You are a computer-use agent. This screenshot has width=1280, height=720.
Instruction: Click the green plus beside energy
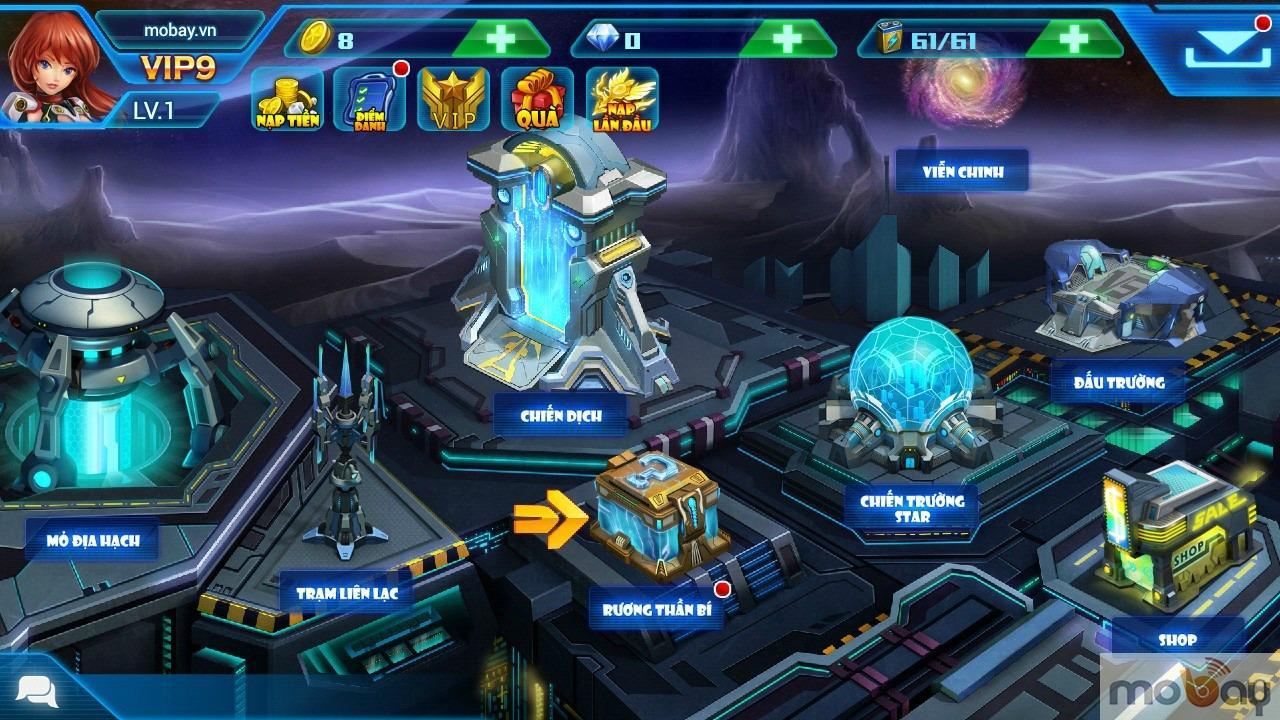(1077, 40)
